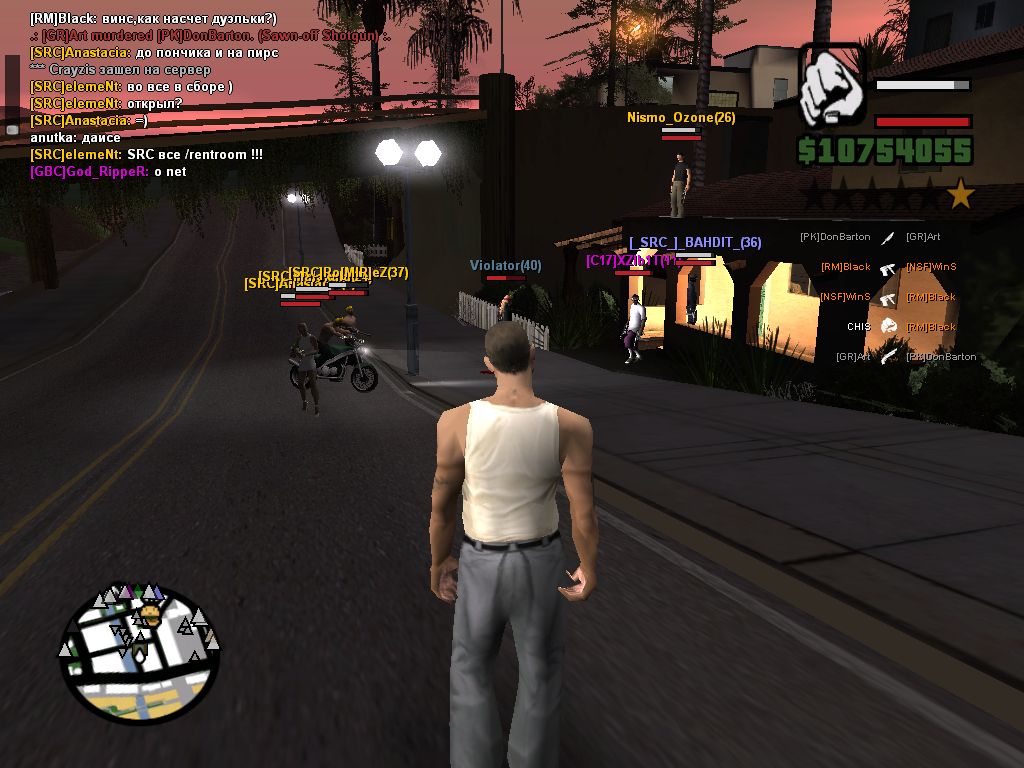The height and width of the screenshot is (768, 1024).
Task: Select [RM]Black's chat message at top
Action: pyautogui.click(x=153, y=19)
